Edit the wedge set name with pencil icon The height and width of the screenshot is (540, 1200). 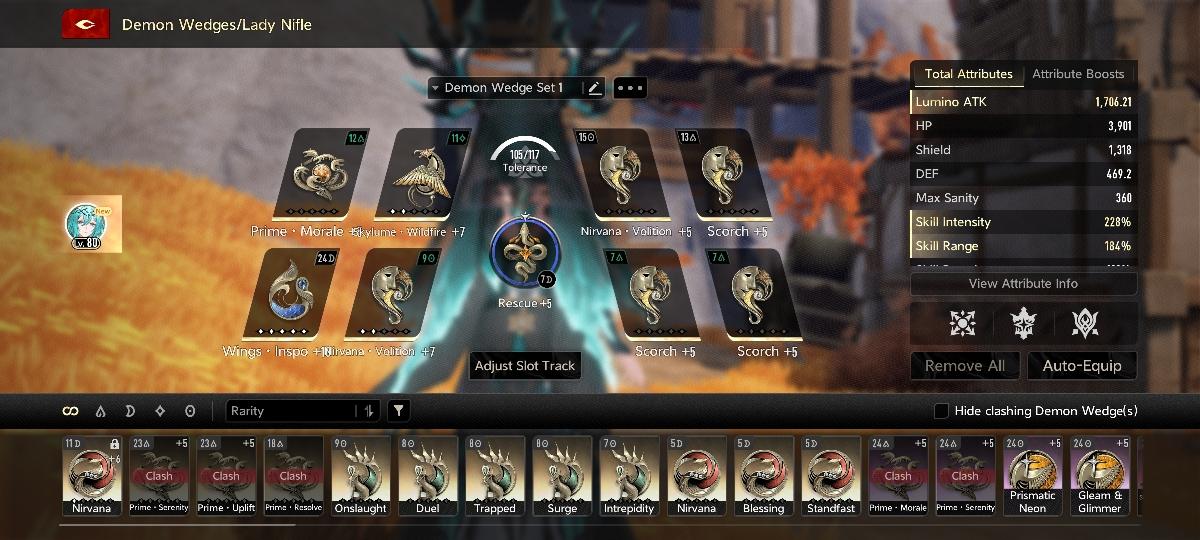pos(595,88)
